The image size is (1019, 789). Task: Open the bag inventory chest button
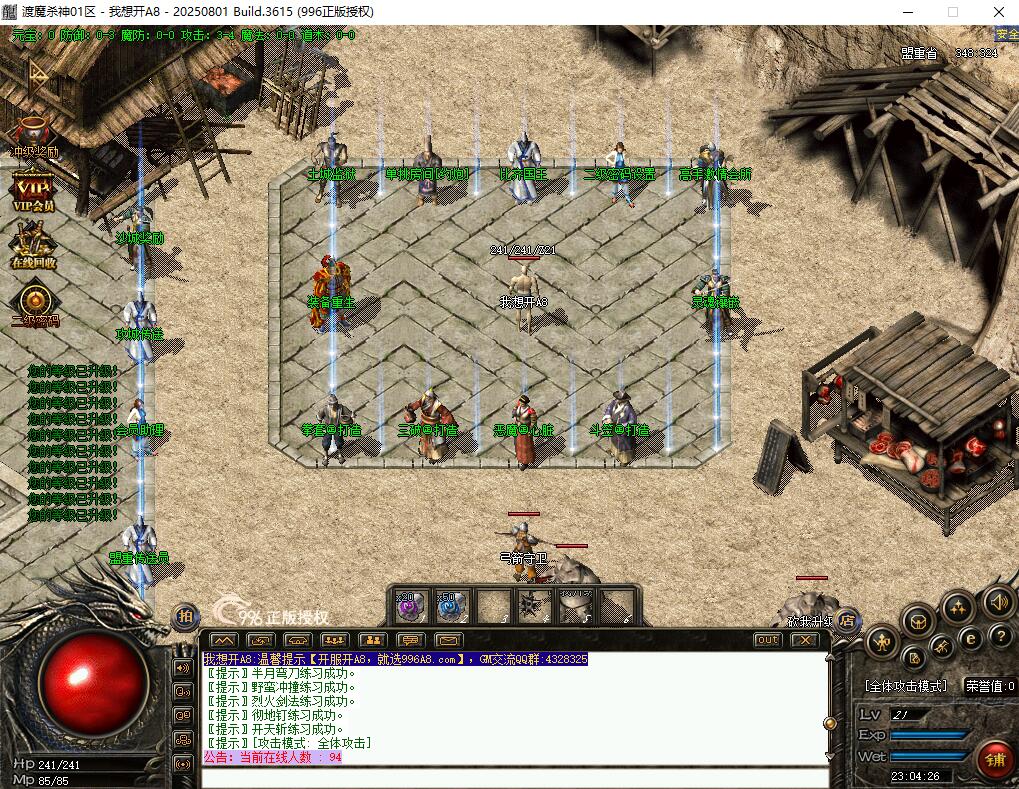tap(919, 621)
